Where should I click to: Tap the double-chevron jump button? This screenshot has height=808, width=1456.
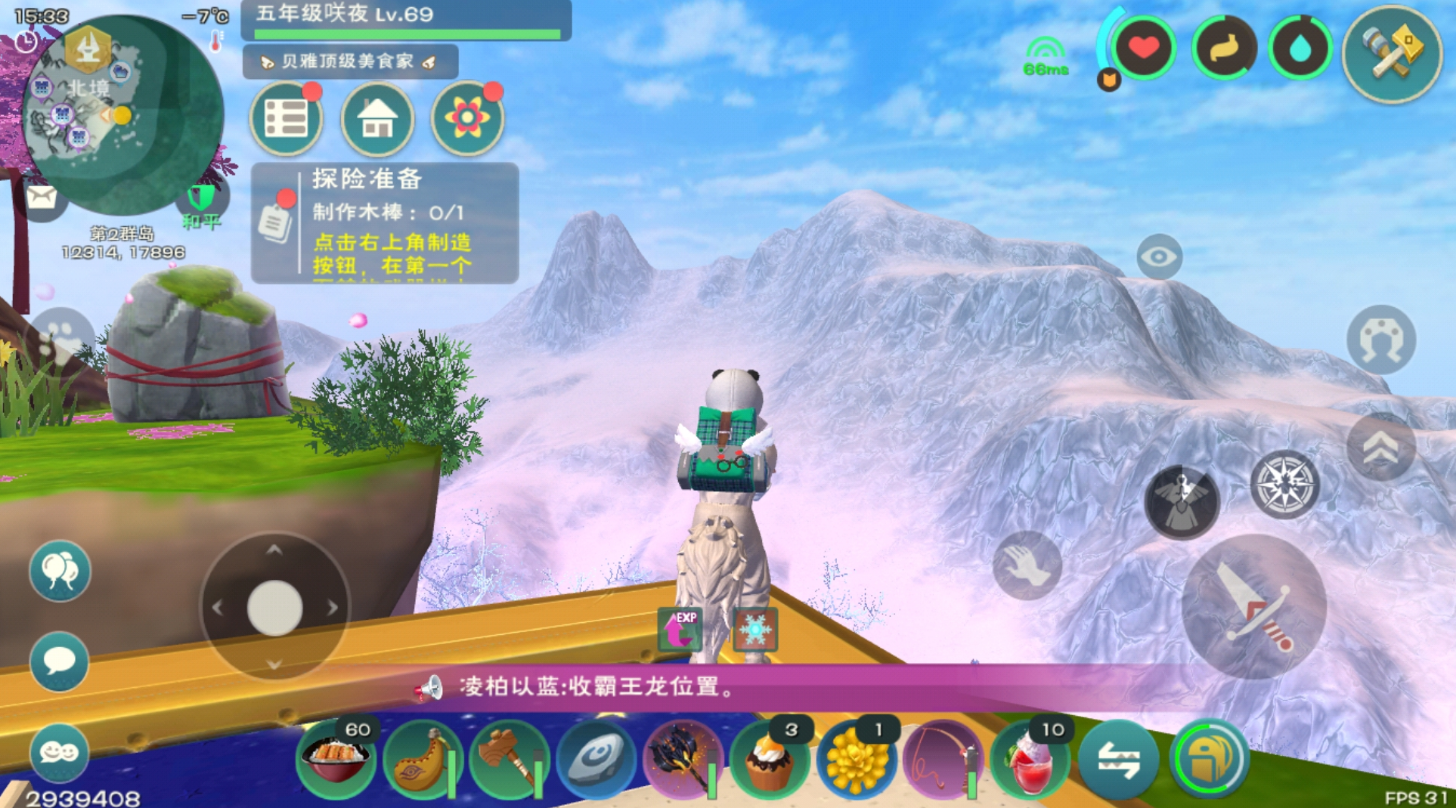click(x=1380, y=447)
